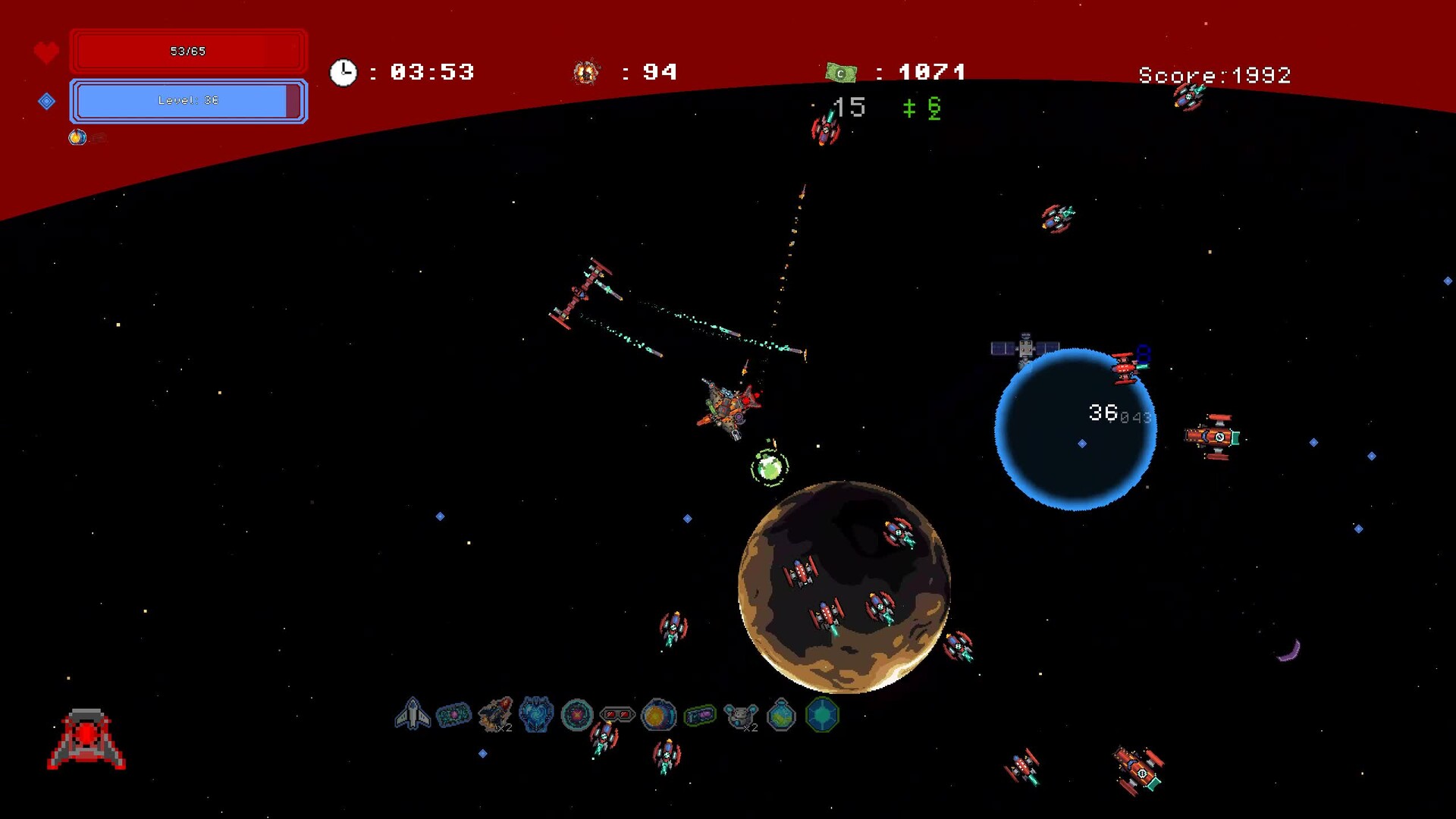Select the grey fighter ship item icon

click(x=413, y=714)
